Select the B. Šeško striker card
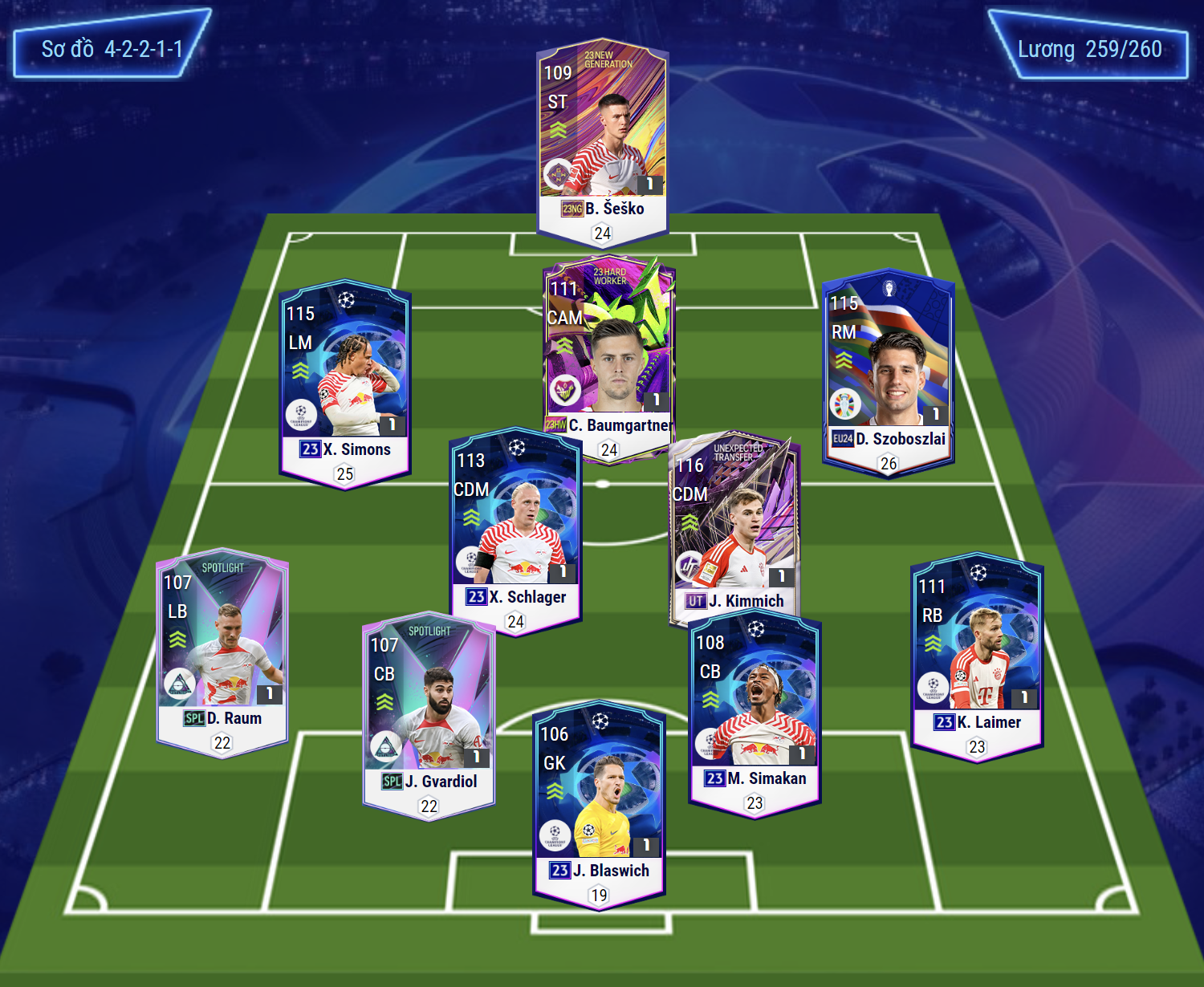The width and height of the screenshot is (1204, 987). (x=602, y=140)
